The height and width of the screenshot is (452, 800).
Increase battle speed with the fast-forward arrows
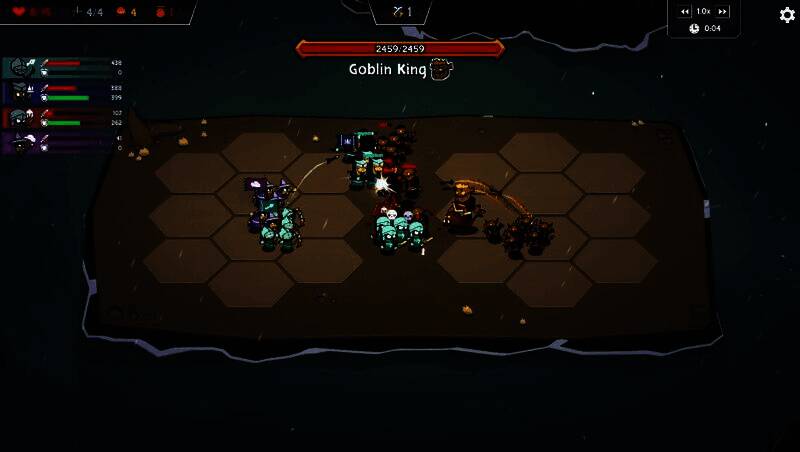click(723, 11)
